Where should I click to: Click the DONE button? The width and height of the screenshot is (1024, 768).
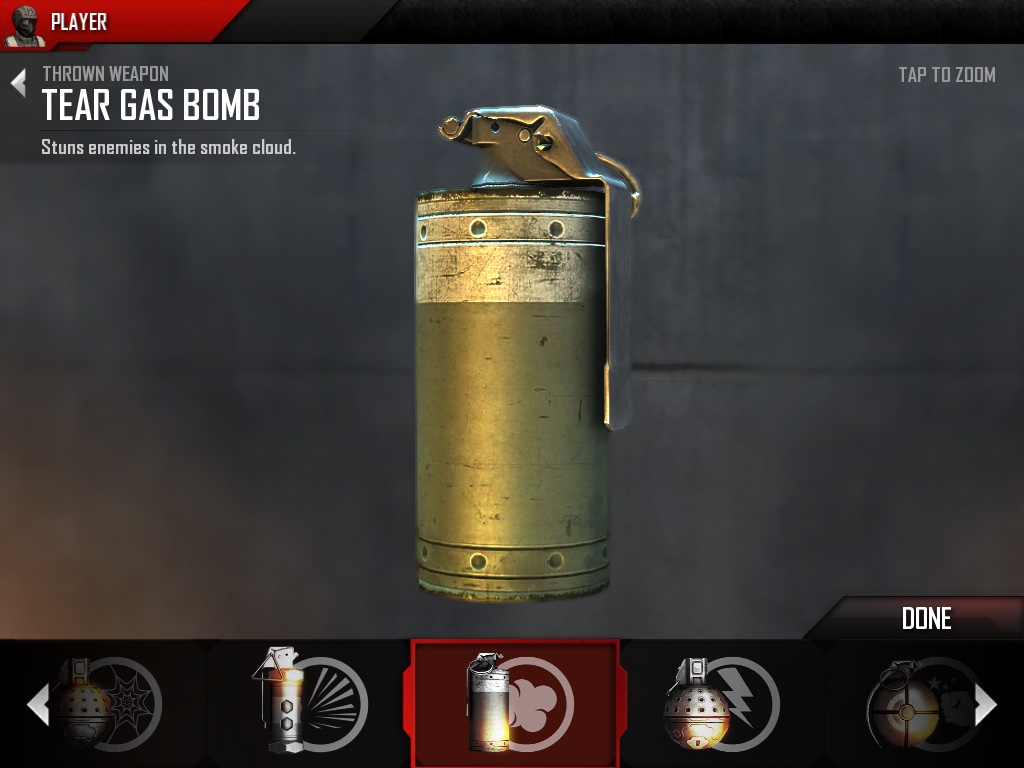tap(926, 619)
